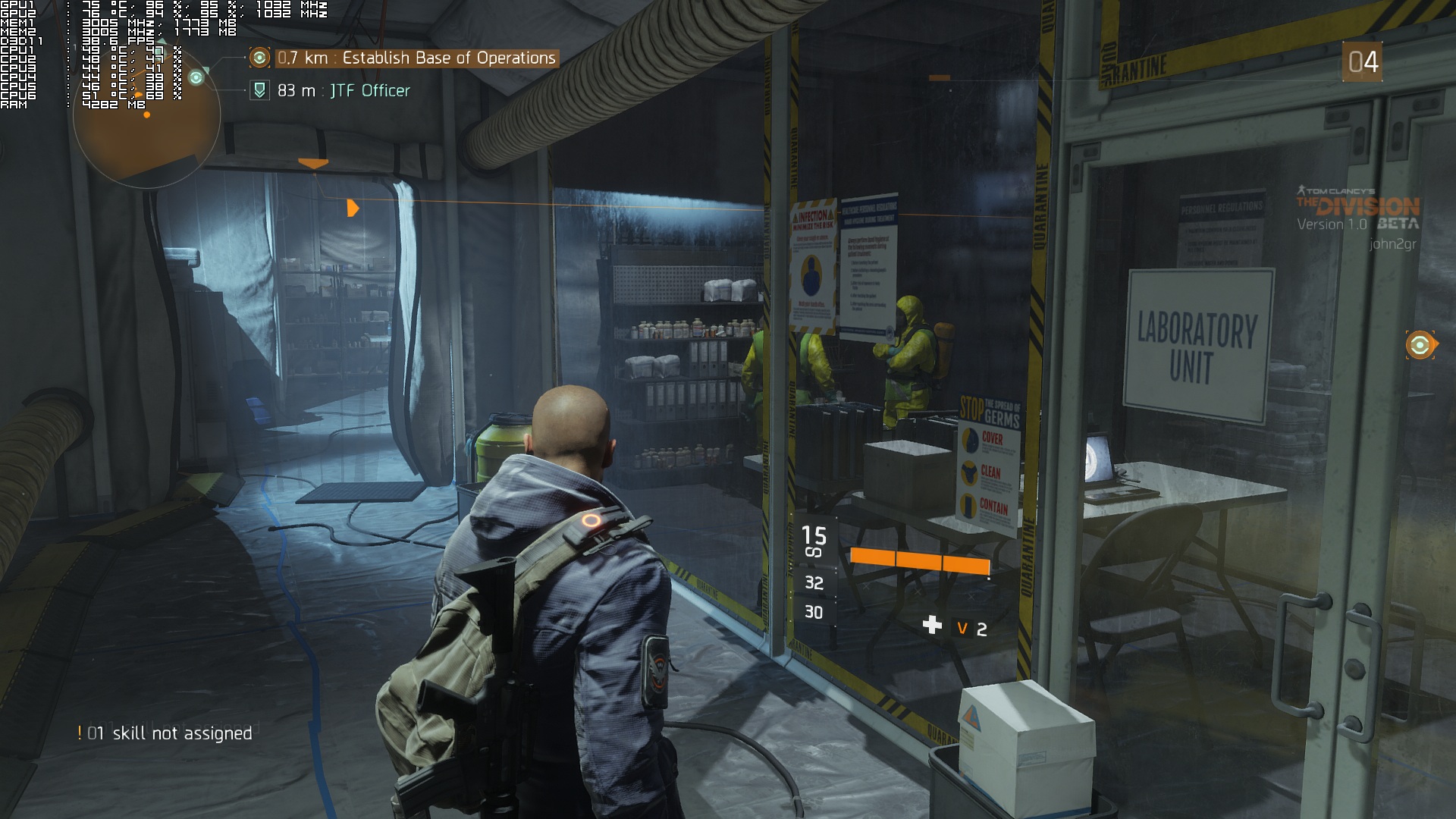The width and height of the screenshot is (1456, 819).
Task: Click the JTF Officer shield icon
Action: [x=259, y=91]
